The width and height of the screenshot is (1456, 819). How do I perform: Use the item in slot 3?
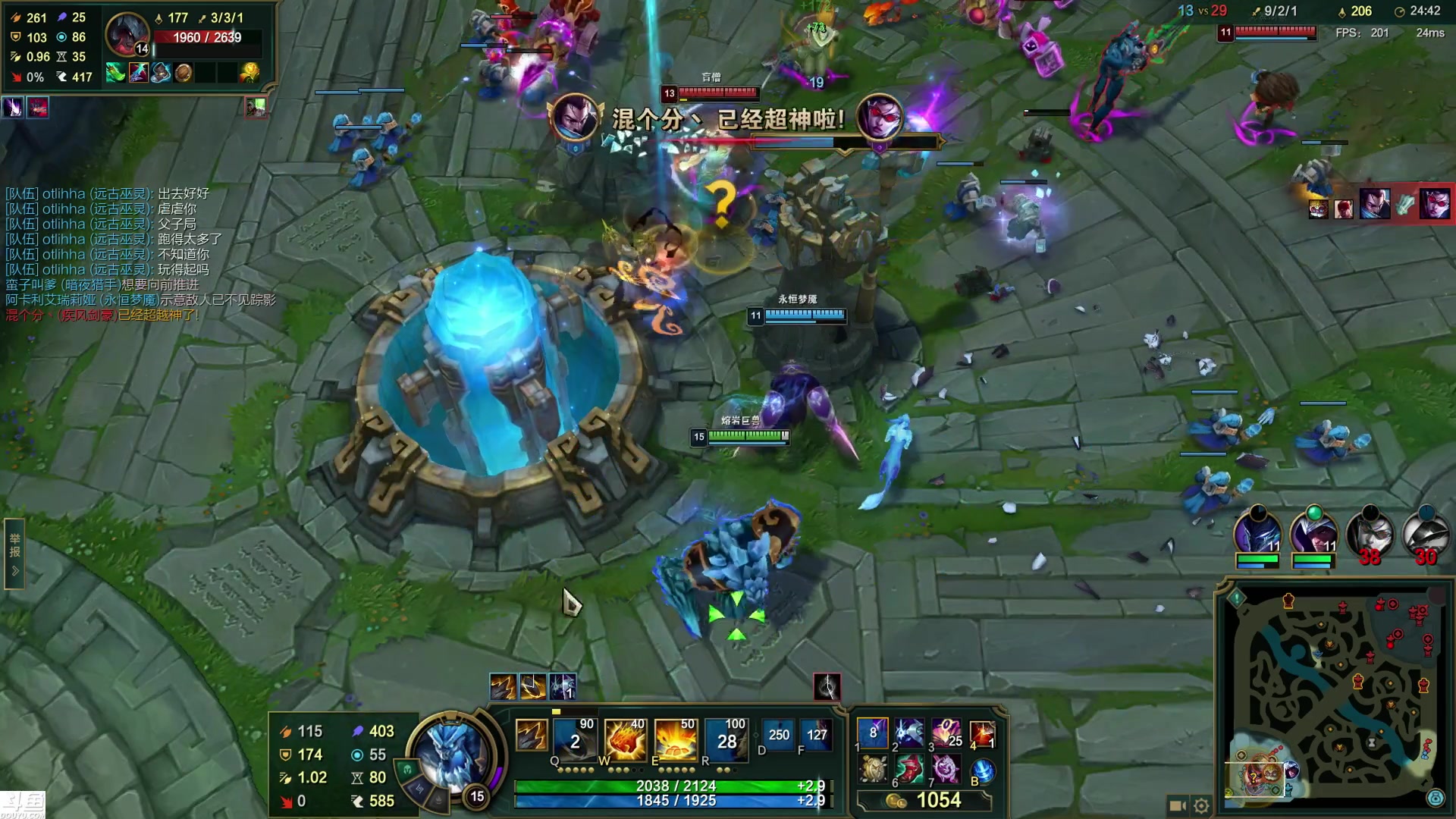946,733
